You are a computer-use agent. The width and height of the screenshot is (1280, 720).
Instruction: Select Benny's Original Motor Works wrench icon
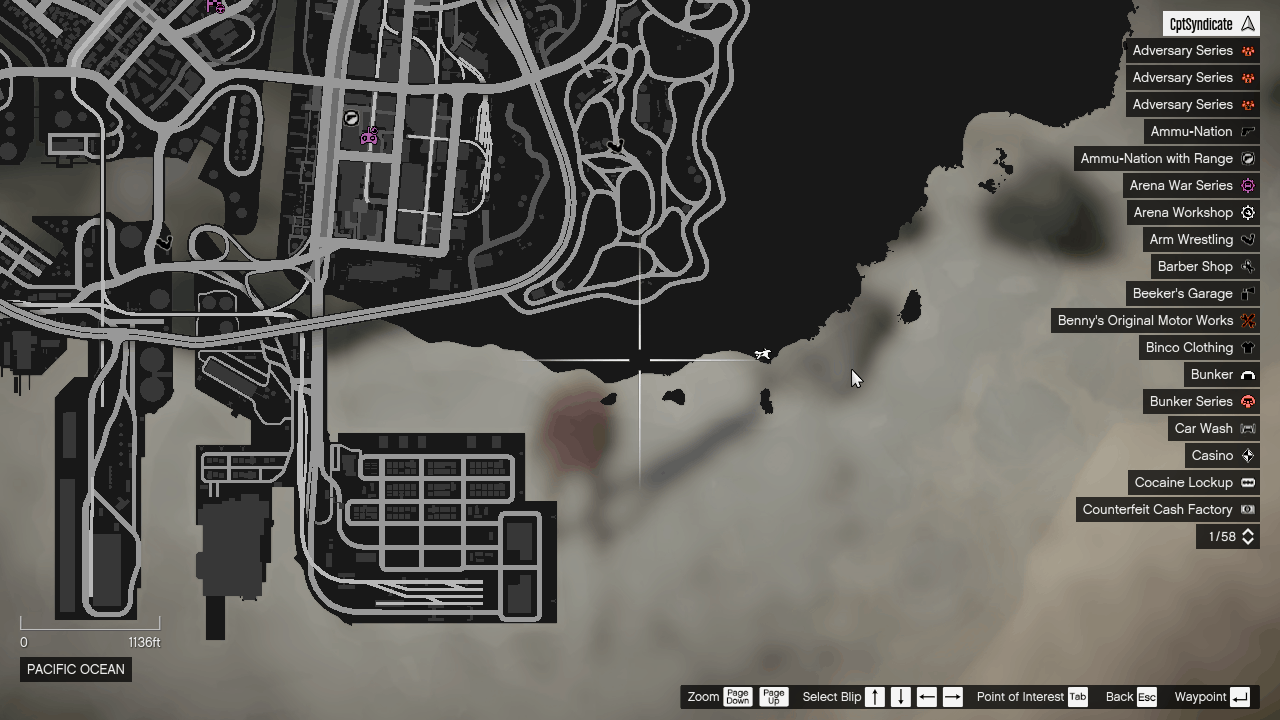click(x=1246, y=320)
